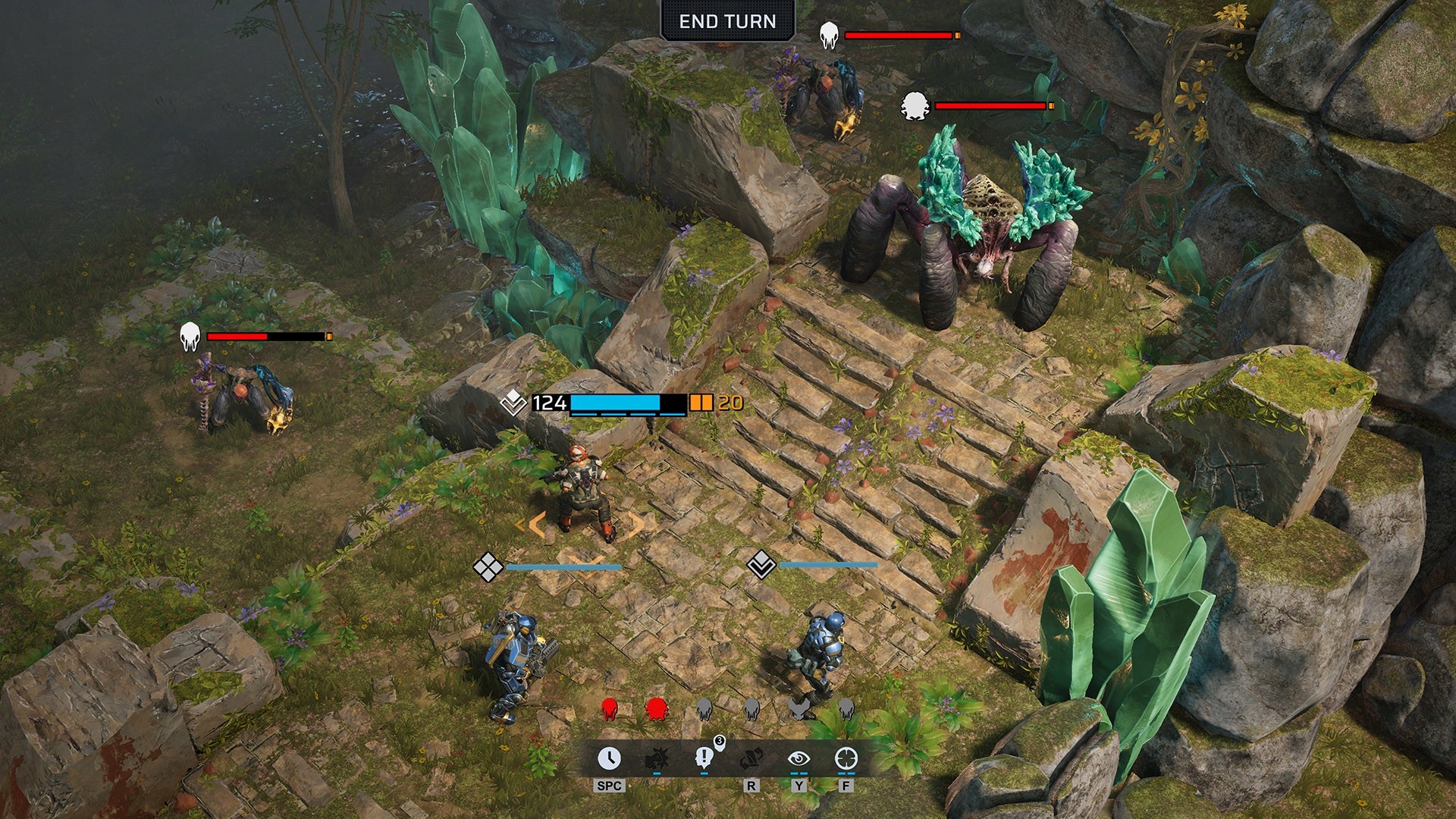Click the large gray alien head in the turn order row
The image size is (1456, 819).
tap(799, 708)
